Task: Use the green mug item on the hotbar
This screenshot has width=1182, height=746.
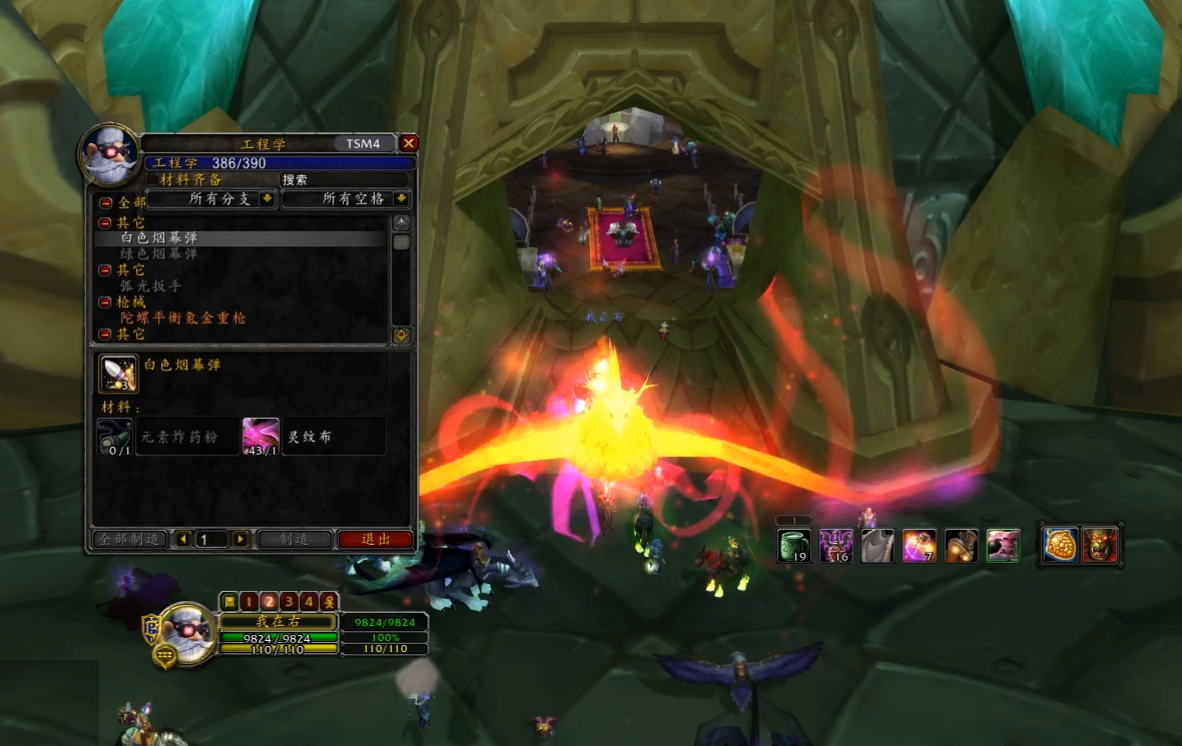Action: [794, 546]
